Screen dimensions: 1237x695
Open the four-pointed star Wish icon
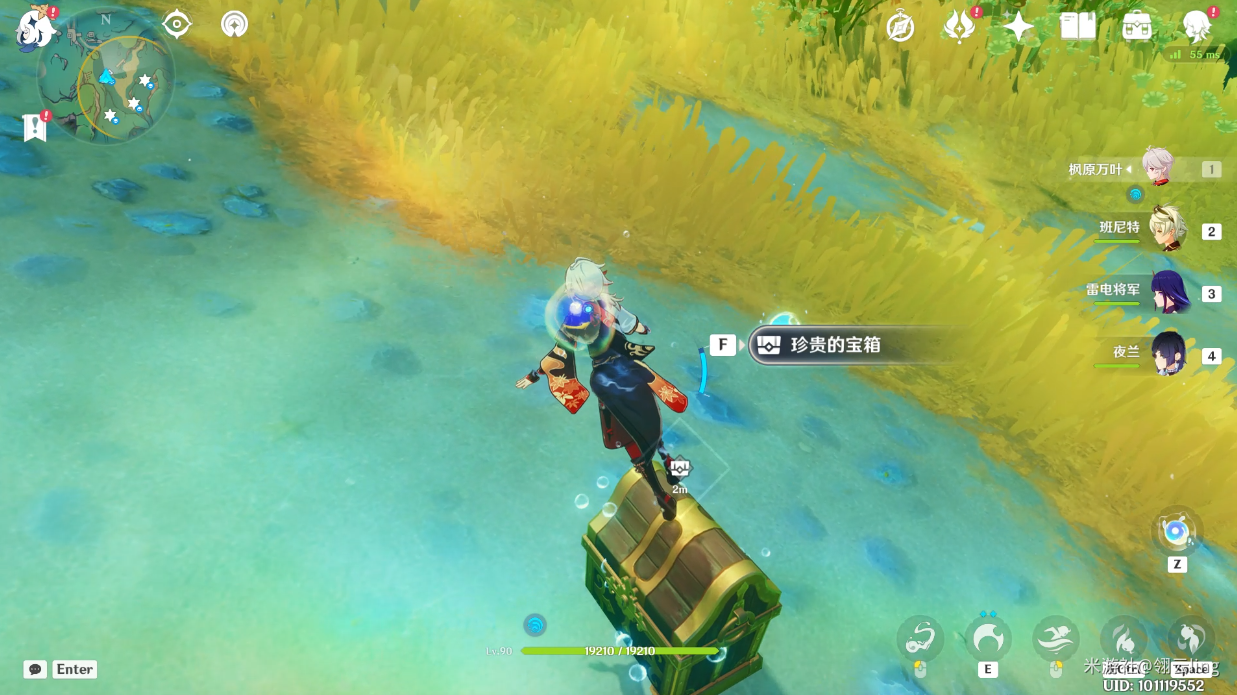pyautogui.click(x=1018, y=27)
